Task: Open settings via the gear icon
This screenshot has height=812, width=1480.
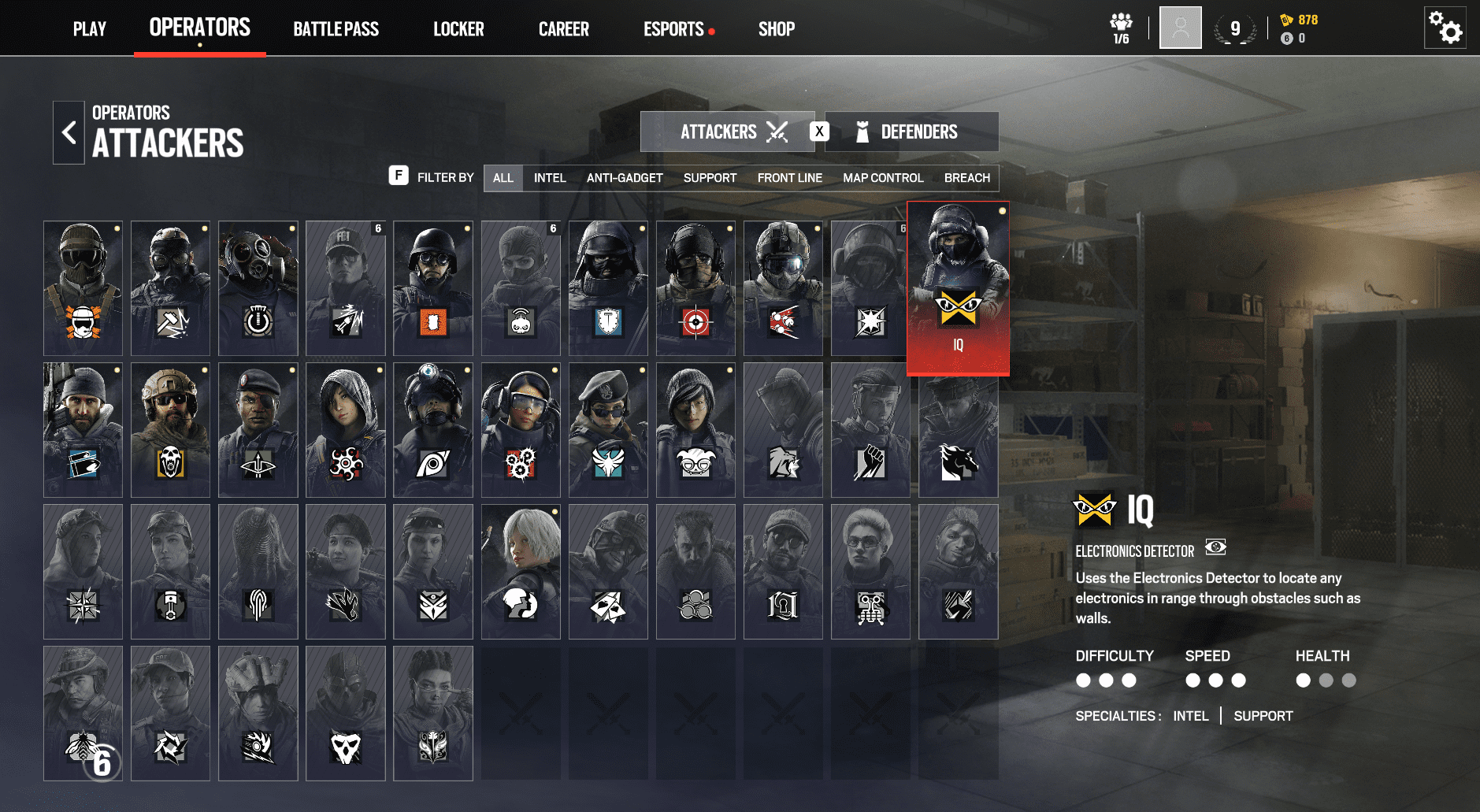Action: pyautogui.click(x=1445, y=28)
